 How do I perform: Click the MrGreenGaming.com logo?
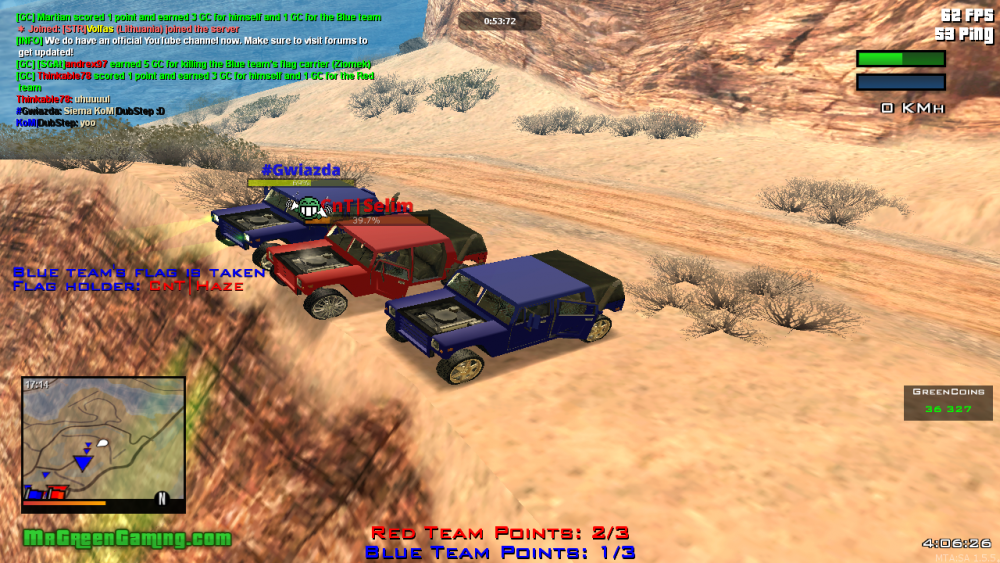127,539
